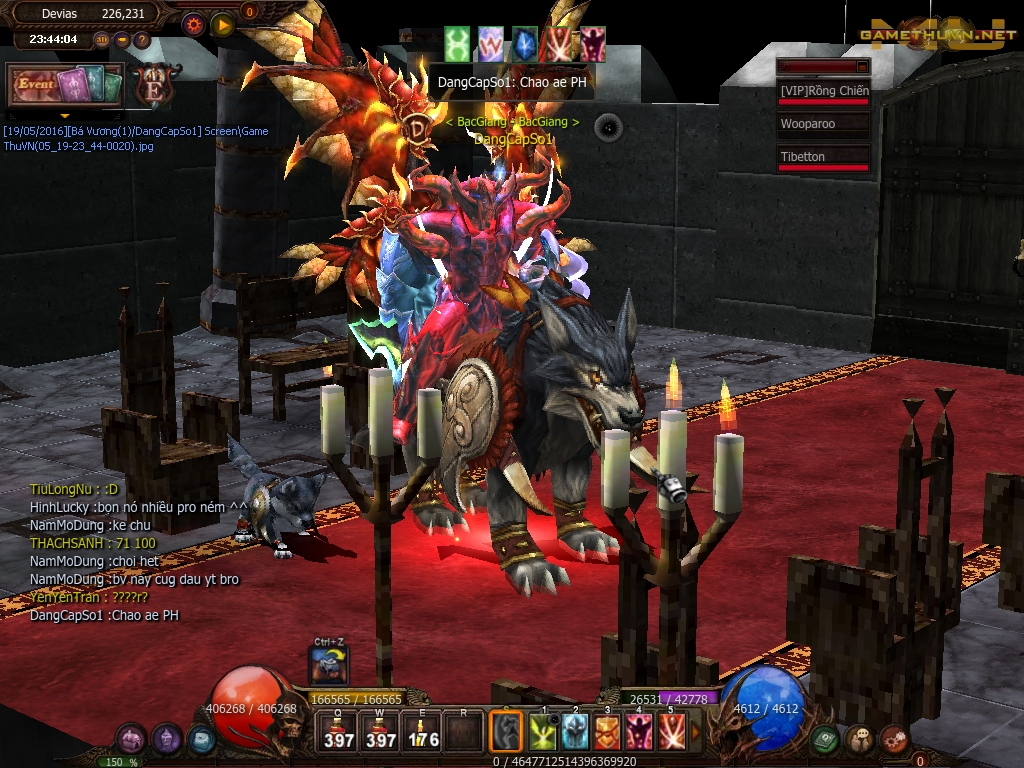
Task: Use the E potion slot with 176
Action: [x=423, y=731]
